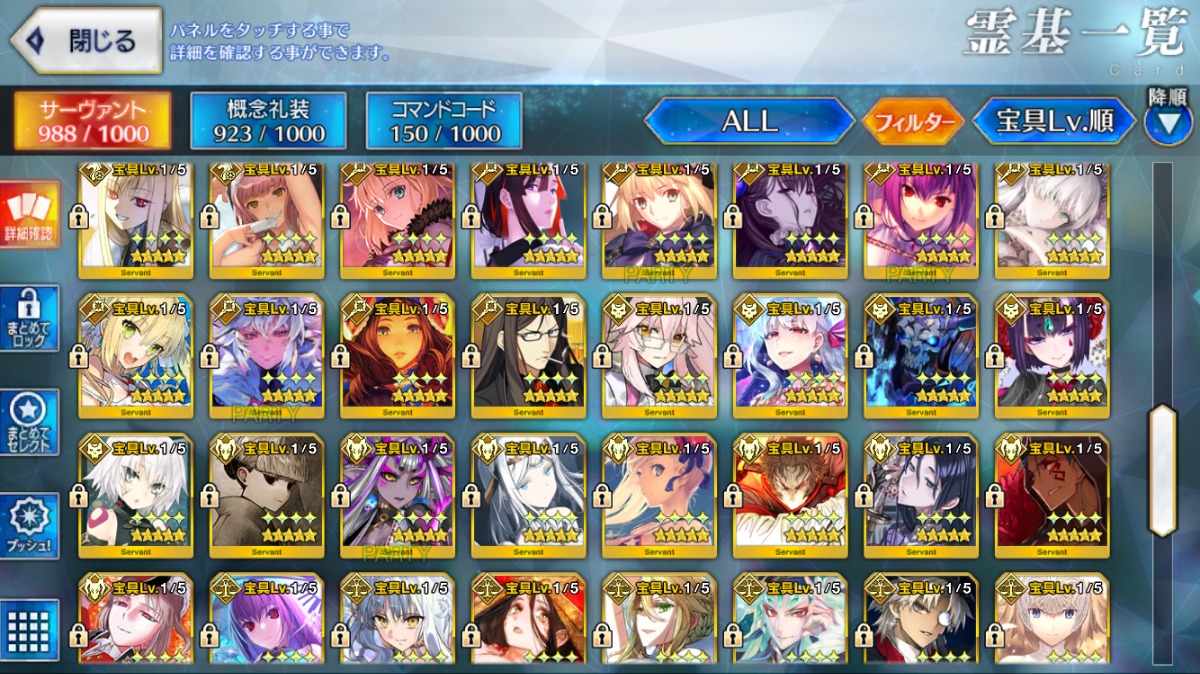Screen dimensions: 1200x674
Task: Select the ALL class filter
Action: pyautogui.click(x=749, y=121)
